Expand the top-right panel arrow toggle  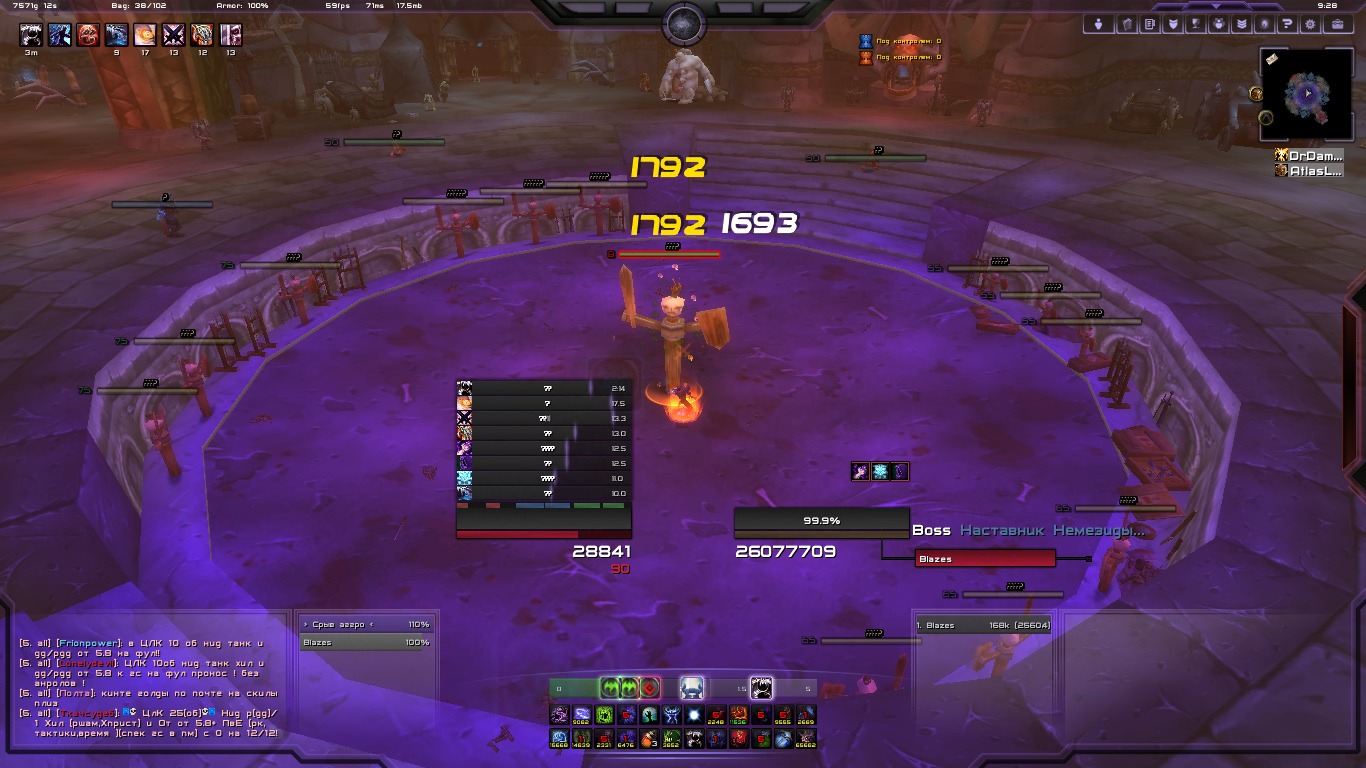(1218, 5)
